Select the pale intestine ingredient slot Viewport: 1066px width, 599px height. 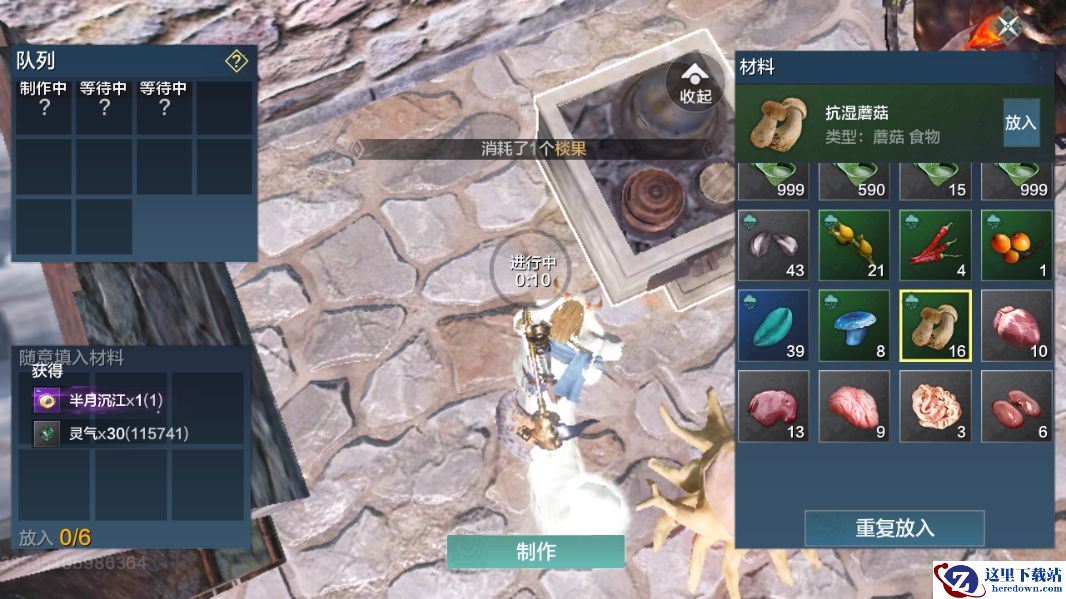click(935, 406)
